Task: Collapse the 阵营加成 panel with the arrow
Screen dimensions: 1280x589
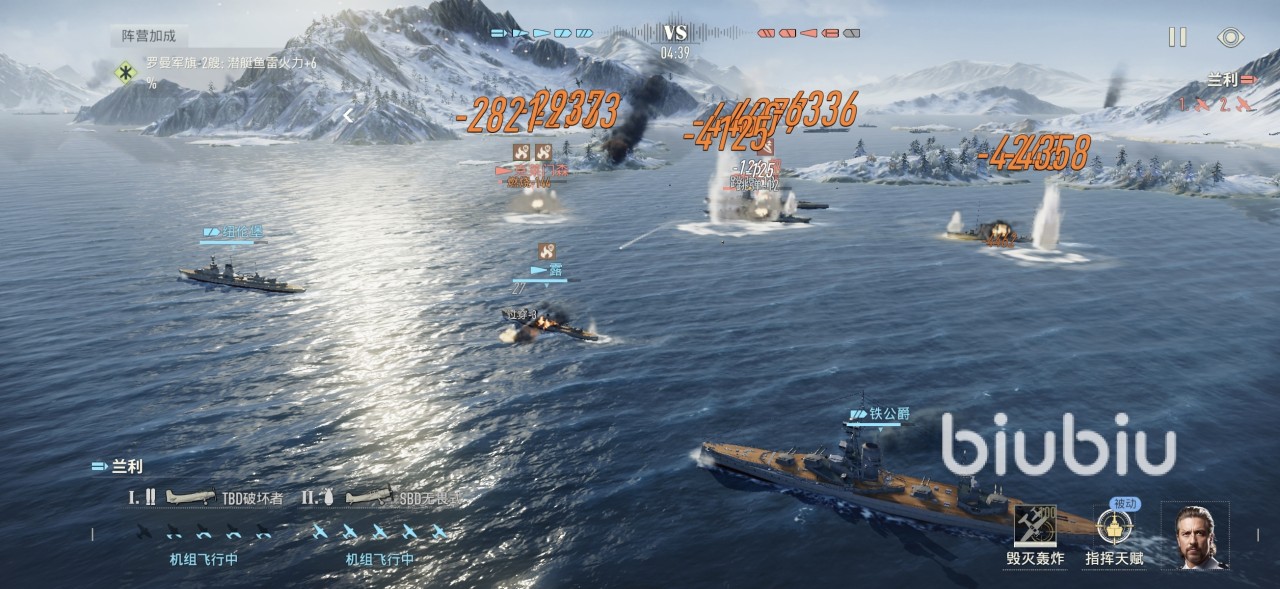Action: (348, 116)
